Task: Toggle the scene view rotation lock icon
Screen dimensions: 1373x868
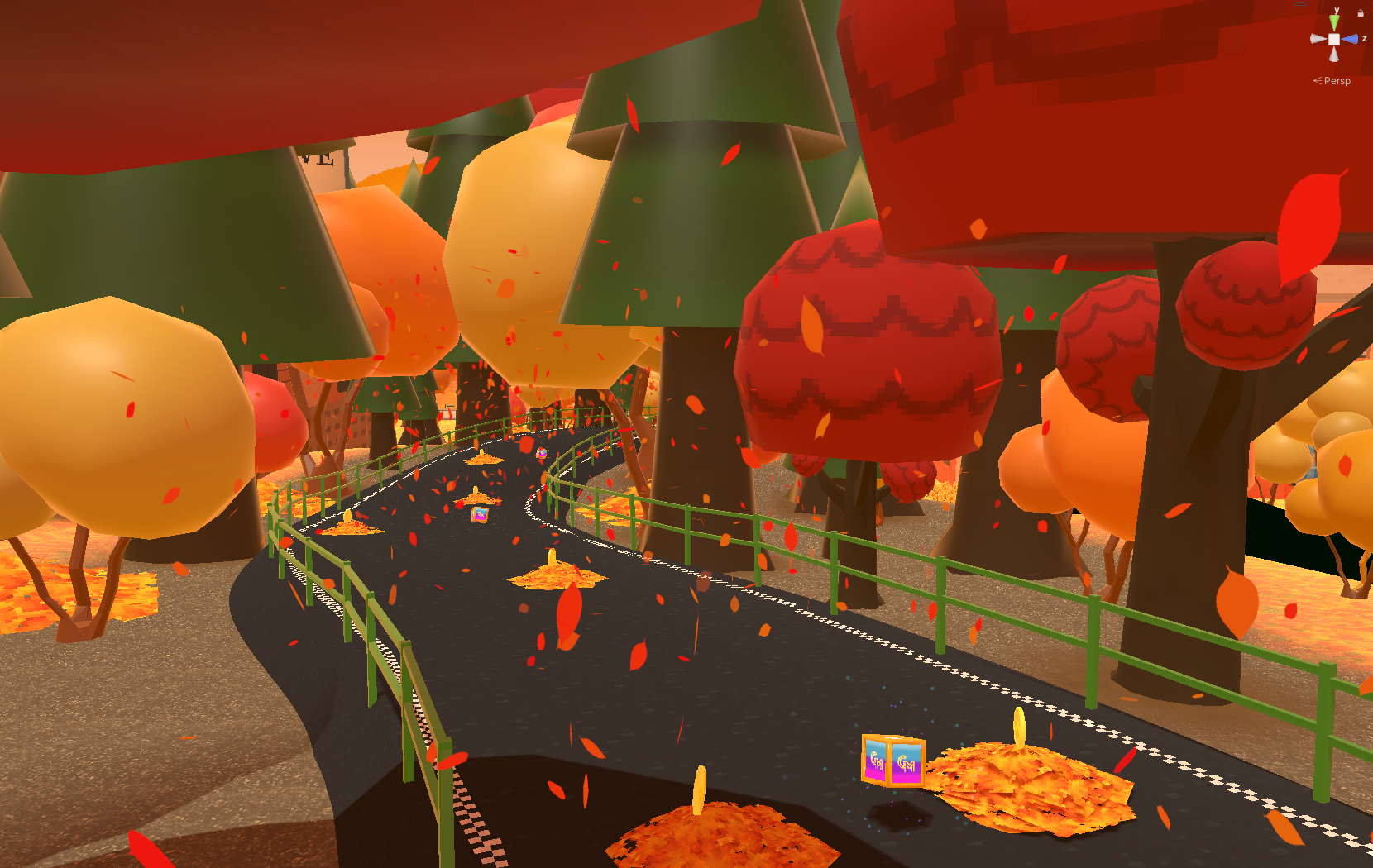Action: 1361,12
